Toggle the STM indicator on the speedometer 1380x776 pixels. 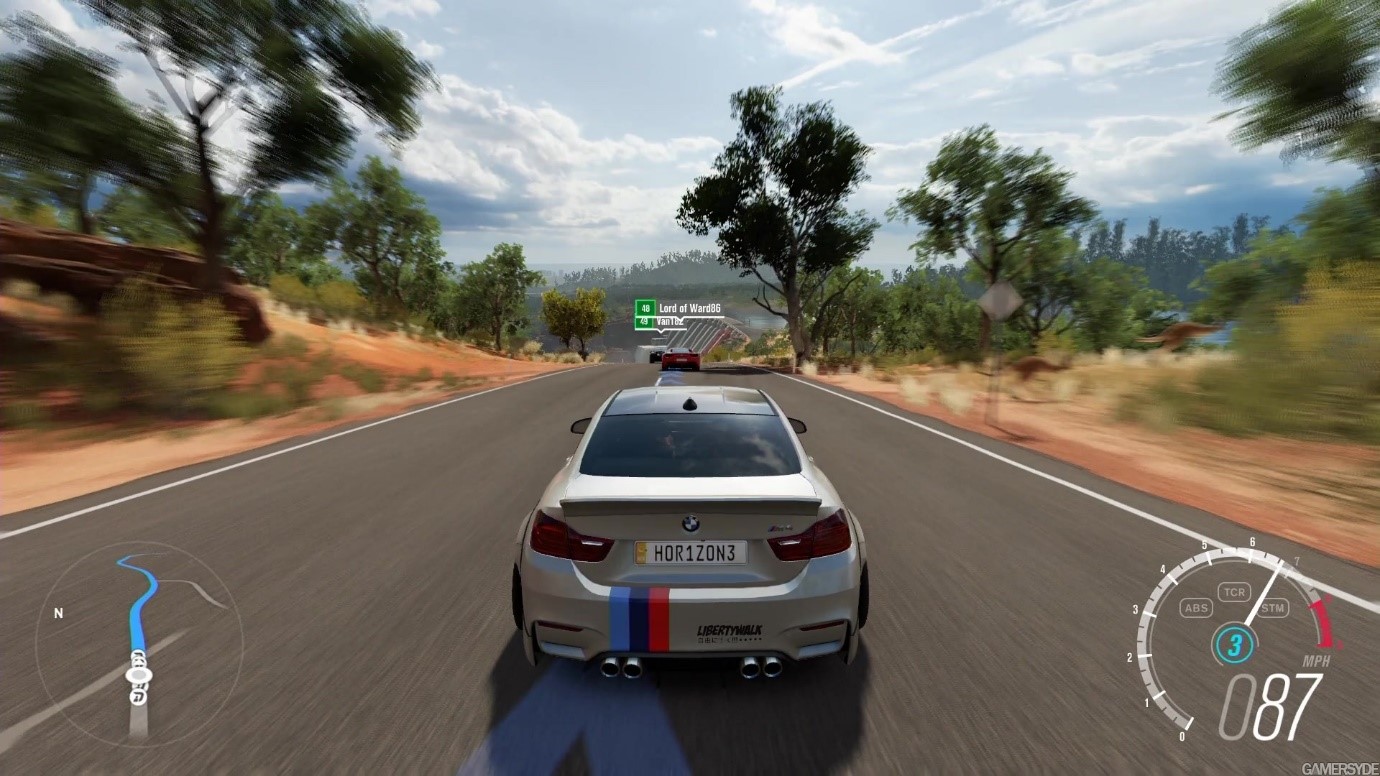[1273, 607]
